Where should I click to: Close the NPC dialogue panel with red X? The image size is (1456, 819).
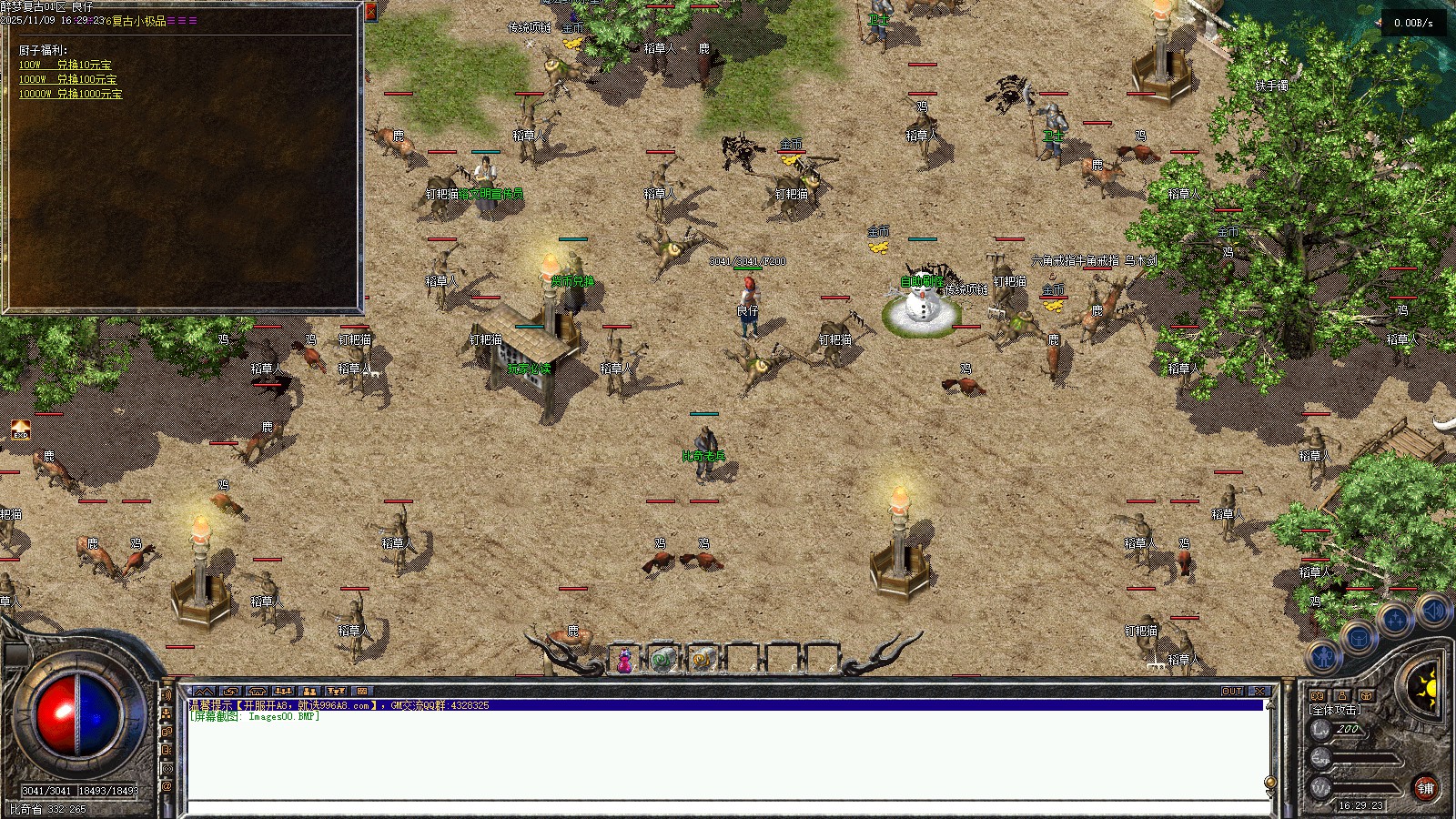click(370, 13)
